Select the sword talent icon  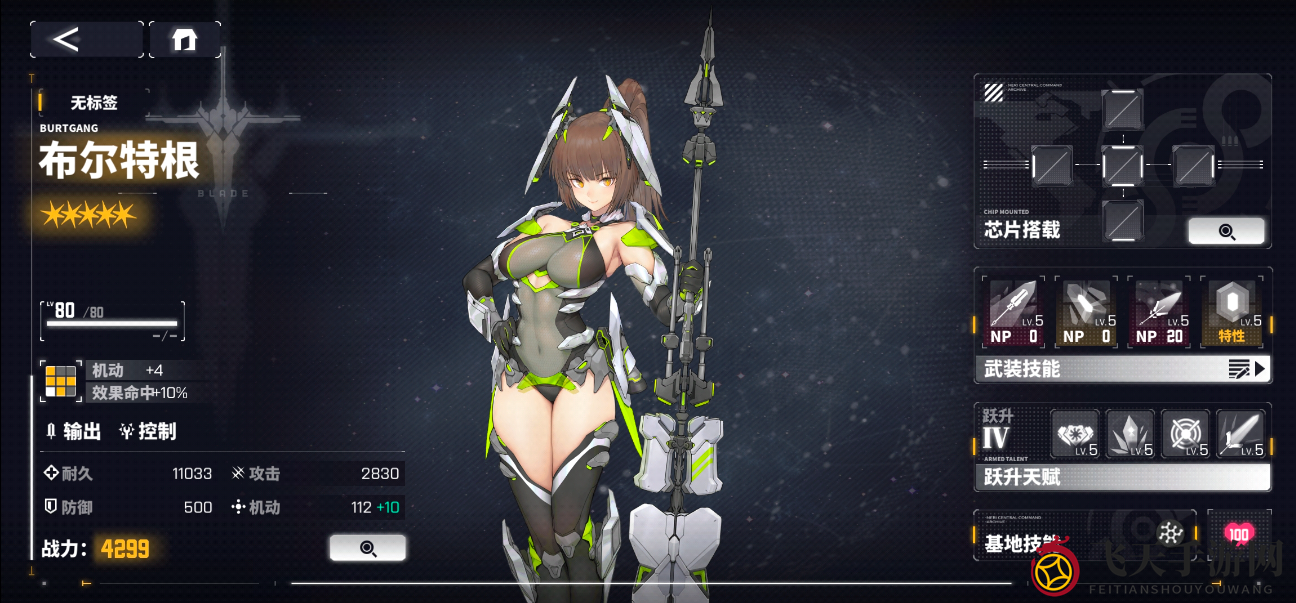[1241, 434]
